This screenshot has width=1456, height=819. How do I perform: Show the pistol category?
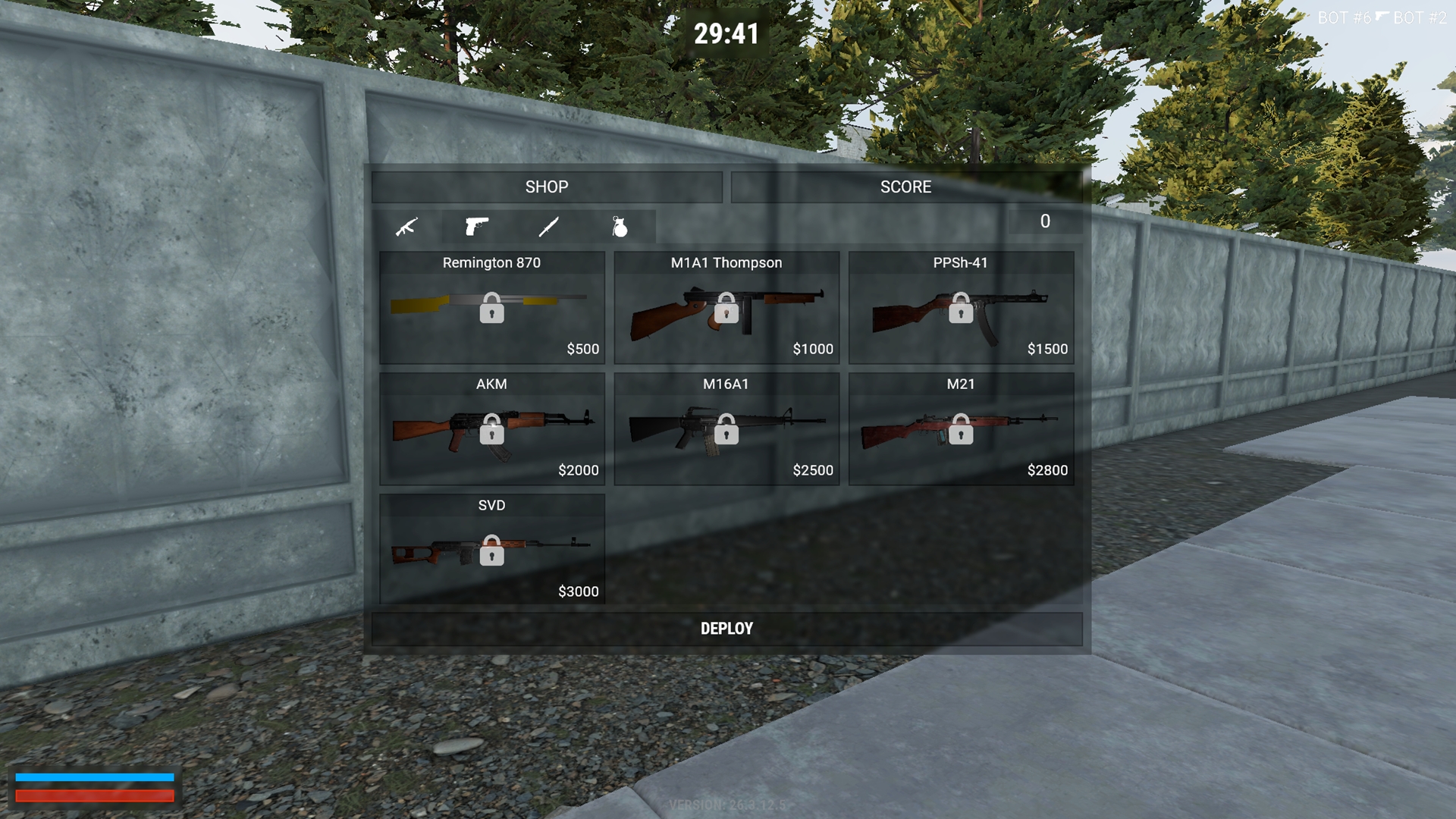[476, 227]
